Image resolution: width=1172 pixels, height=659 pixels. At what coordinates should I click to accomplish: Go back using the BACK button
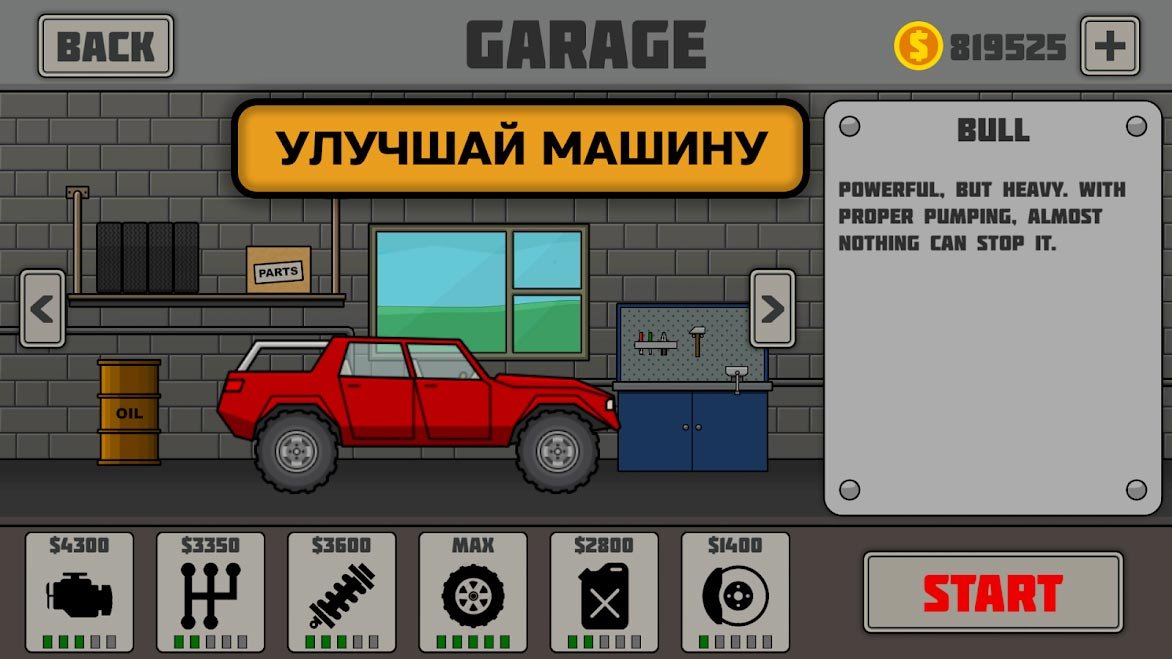105,46
